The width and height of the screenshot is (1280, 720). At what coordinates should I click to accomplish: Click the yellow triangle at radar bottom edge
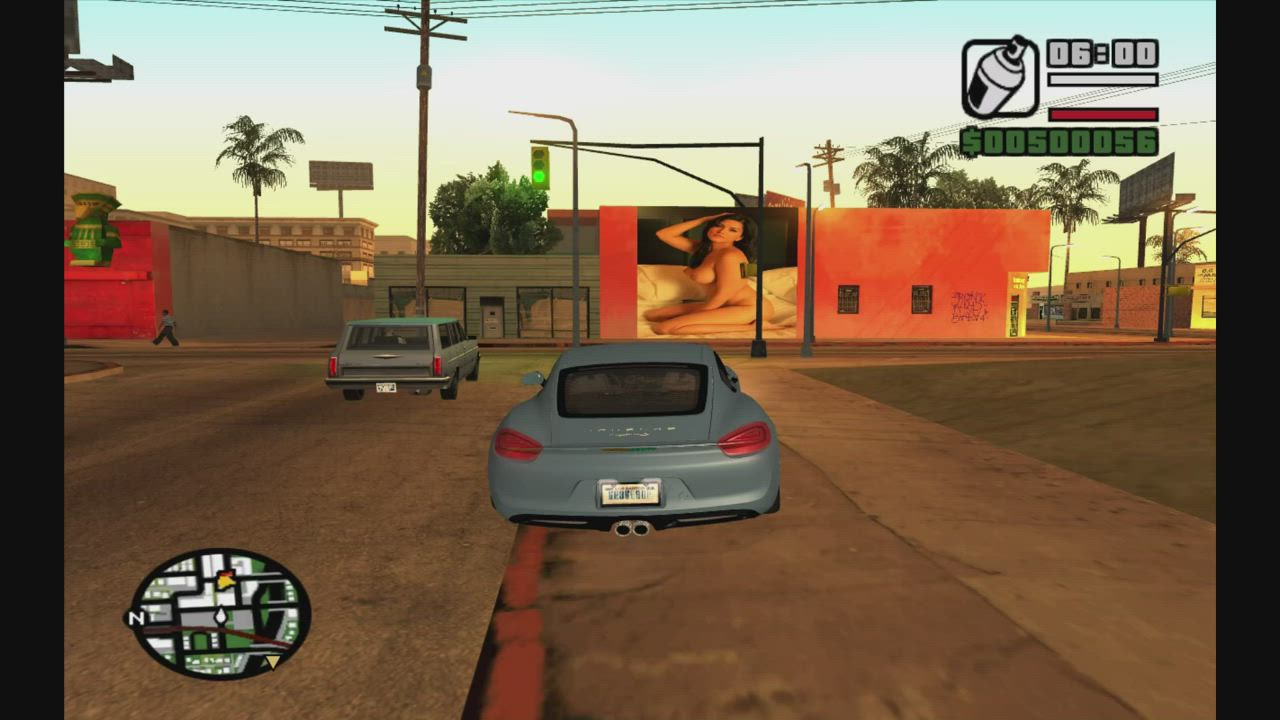pyautogui.click(x=272, y=661)
